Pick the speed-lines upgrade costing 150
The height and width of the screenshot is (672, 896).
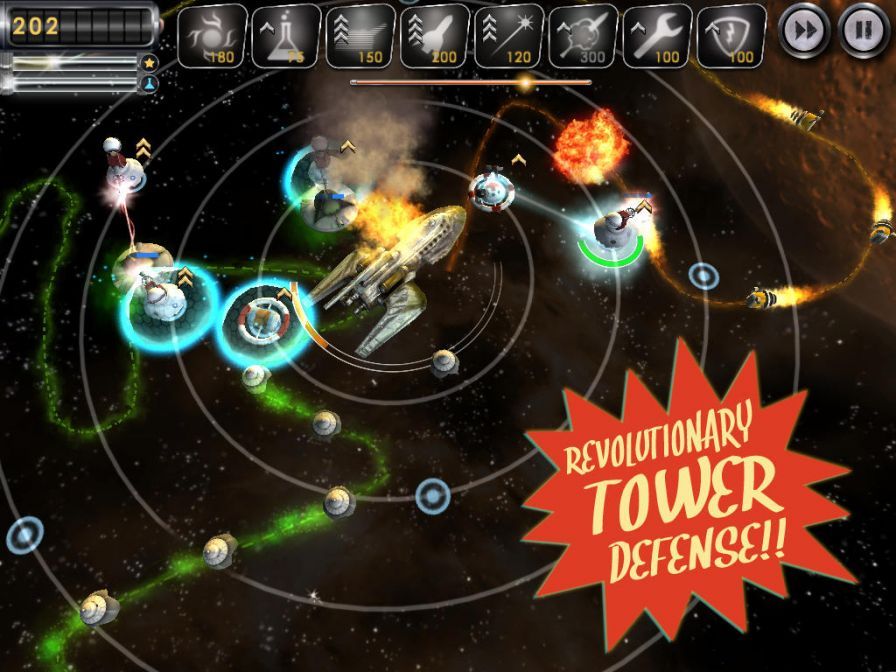tap(360, 36)
